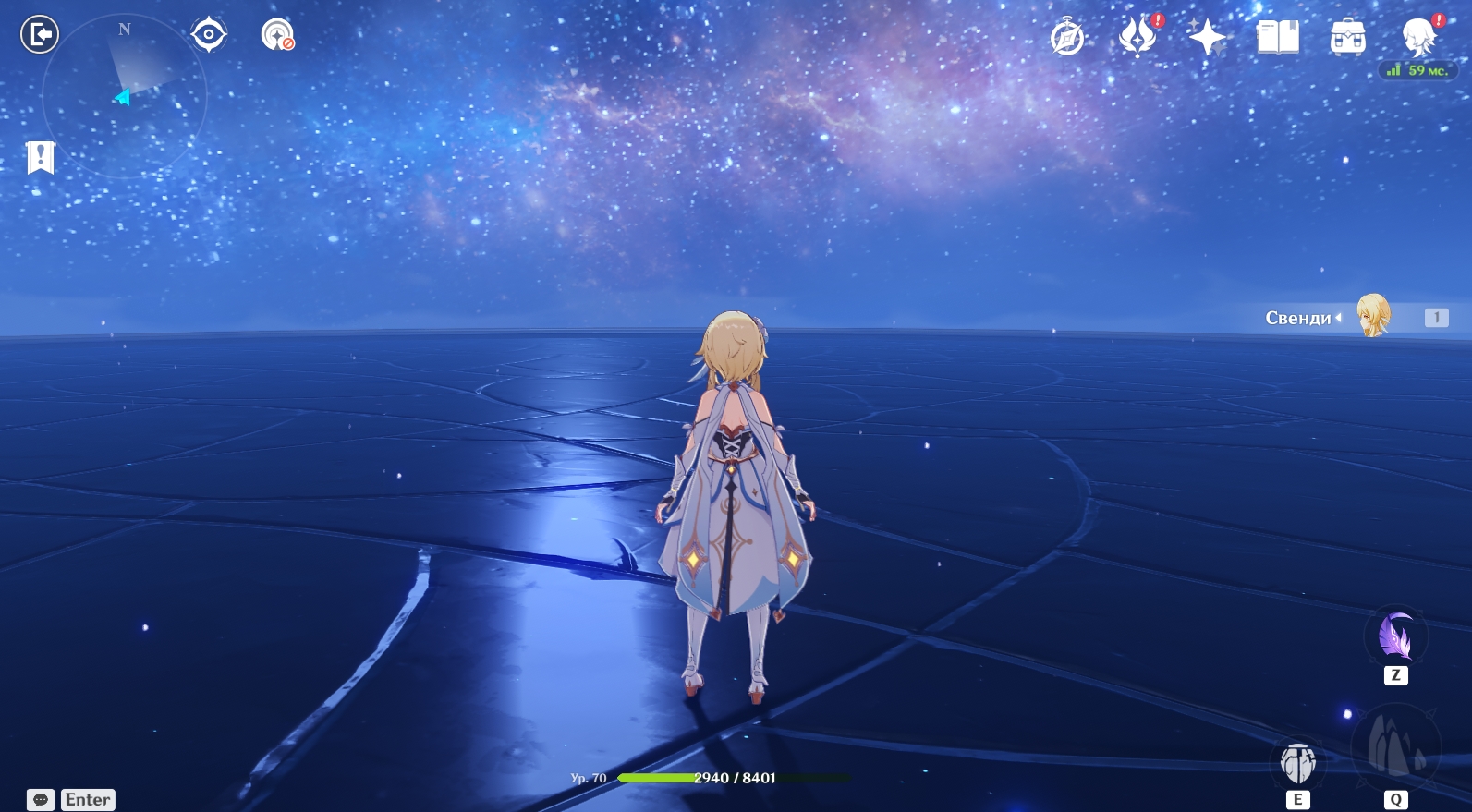
Task: Open the flame emblem with alert badge
Action: [1137, 38]
